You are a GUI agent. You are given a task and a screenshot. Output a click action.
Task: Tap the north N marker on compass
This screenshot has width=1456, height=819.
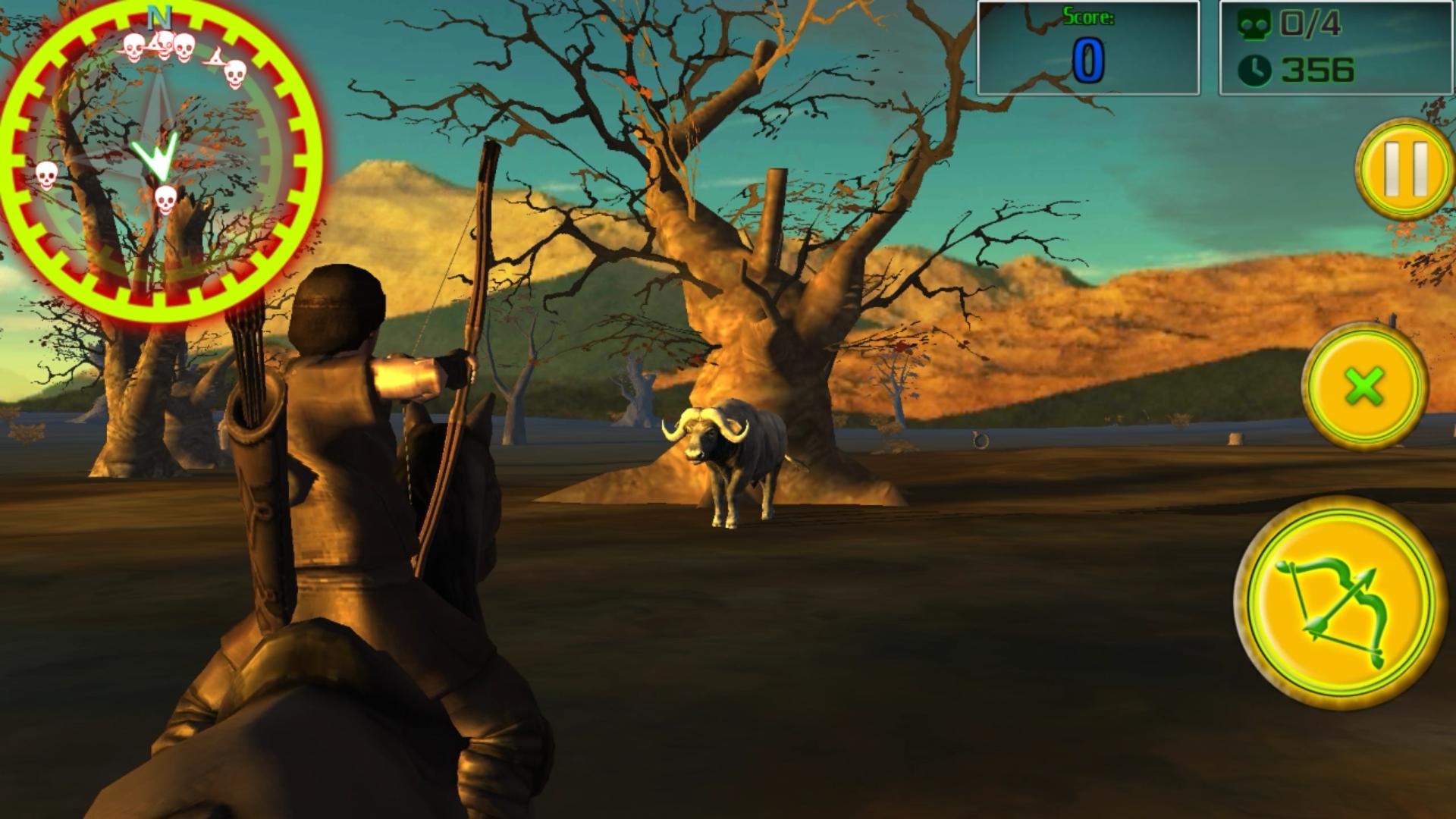[x=158, y=15]
